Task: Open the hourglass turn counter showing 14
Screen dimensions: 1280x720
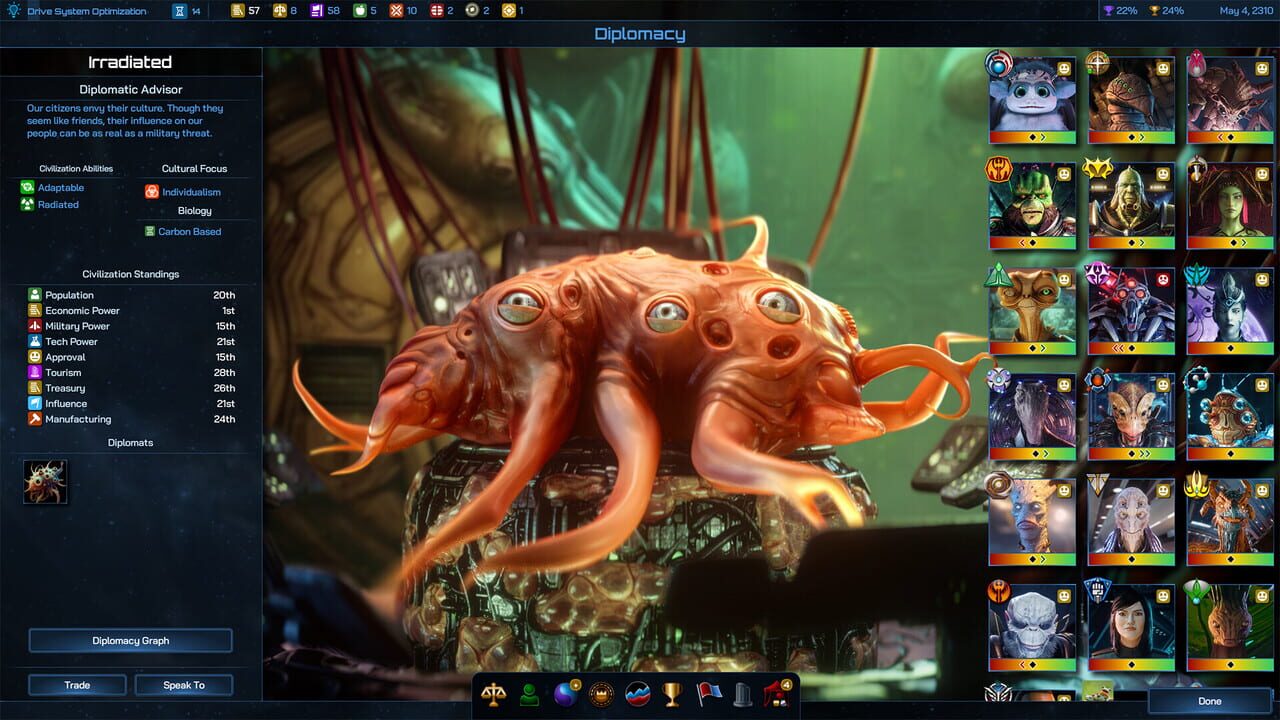Action: coord(178,10)
